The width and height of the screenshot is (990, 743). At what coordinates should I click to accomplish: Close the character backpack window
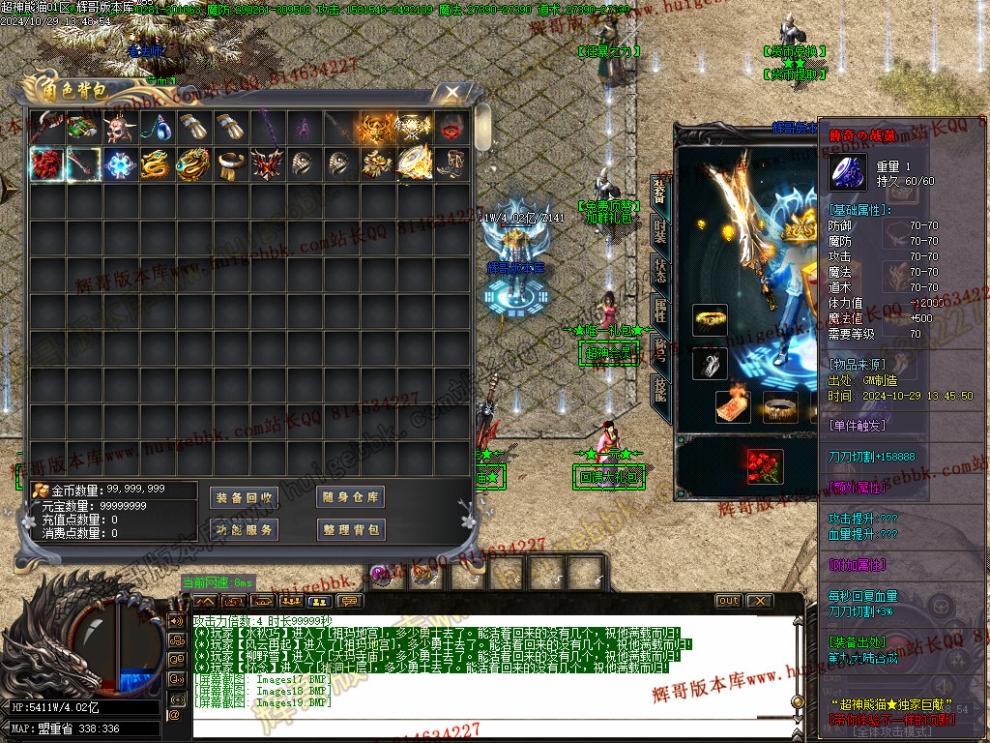coord(451,93)
